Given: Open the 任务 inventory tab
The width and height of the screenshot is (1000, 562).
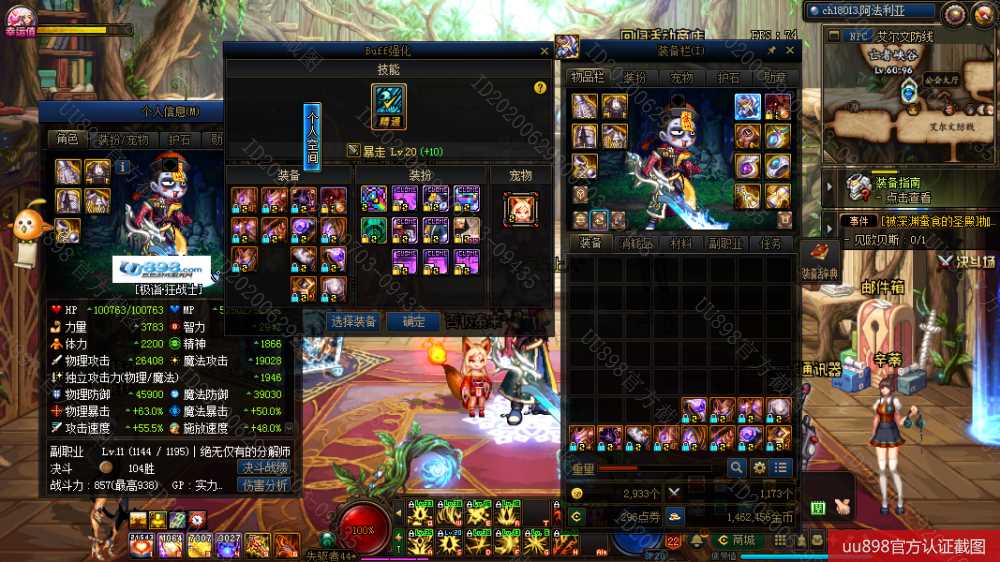Looking at the screenshot, I should 770,243.
